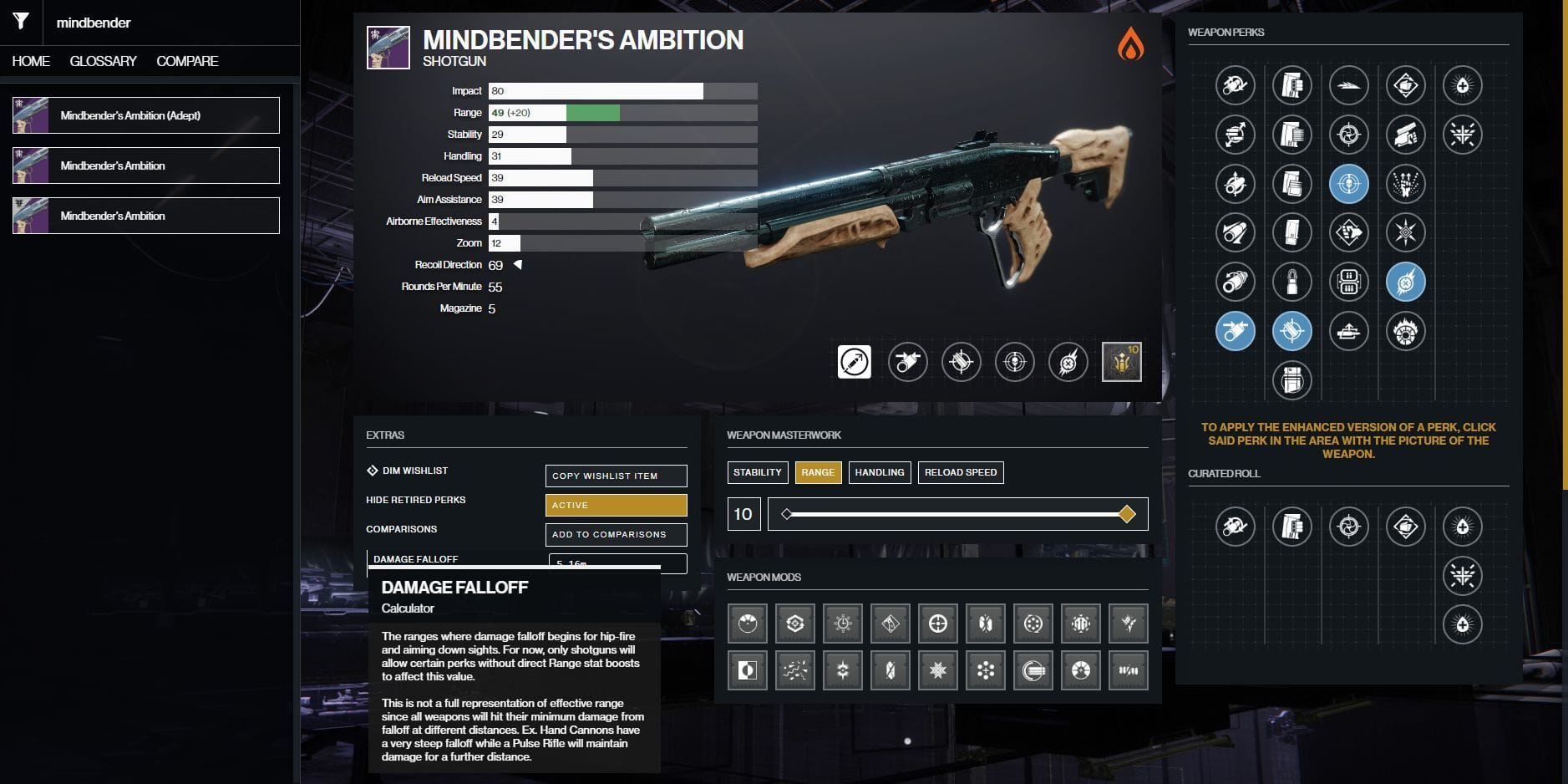Viewport: 1568px width, 784px height.
Task: Open the HOME page
Action: [x=31, y=61]
